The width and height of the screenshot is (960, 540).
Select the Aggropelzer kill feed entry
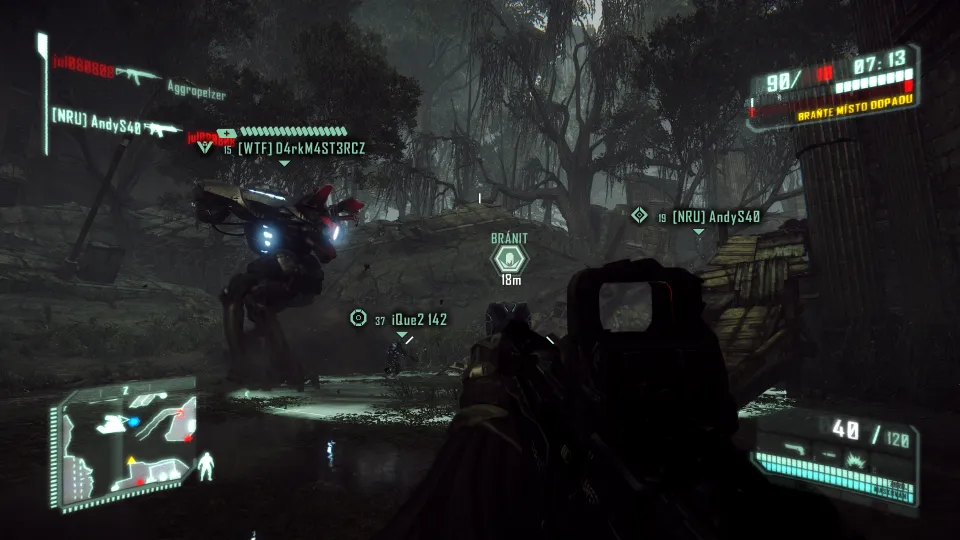pos(196,93)
